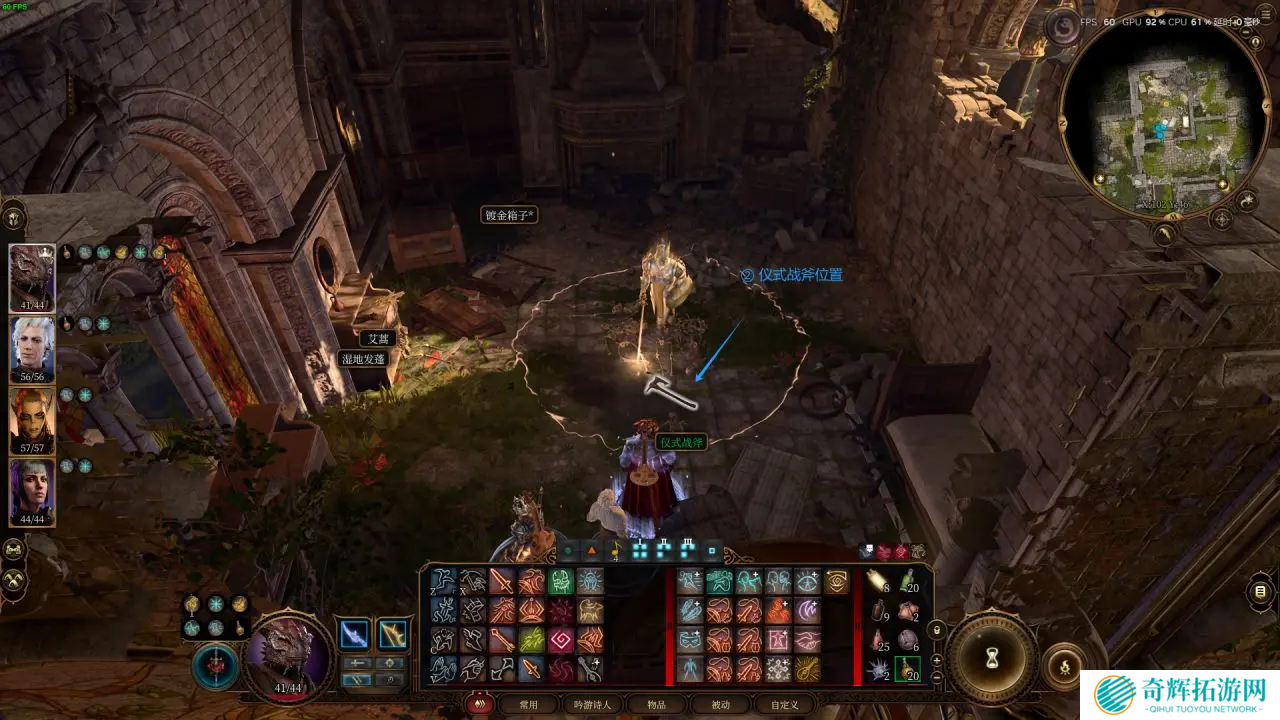Show the 被动 hotbar tab
1280x720 pixels.
pos(720,704)
